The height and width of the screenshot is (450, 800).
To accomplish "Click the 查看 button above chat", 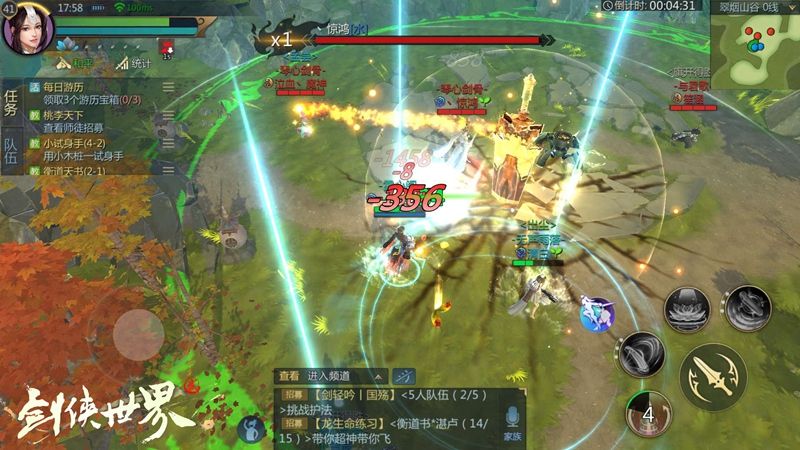I will click(289, 376).
